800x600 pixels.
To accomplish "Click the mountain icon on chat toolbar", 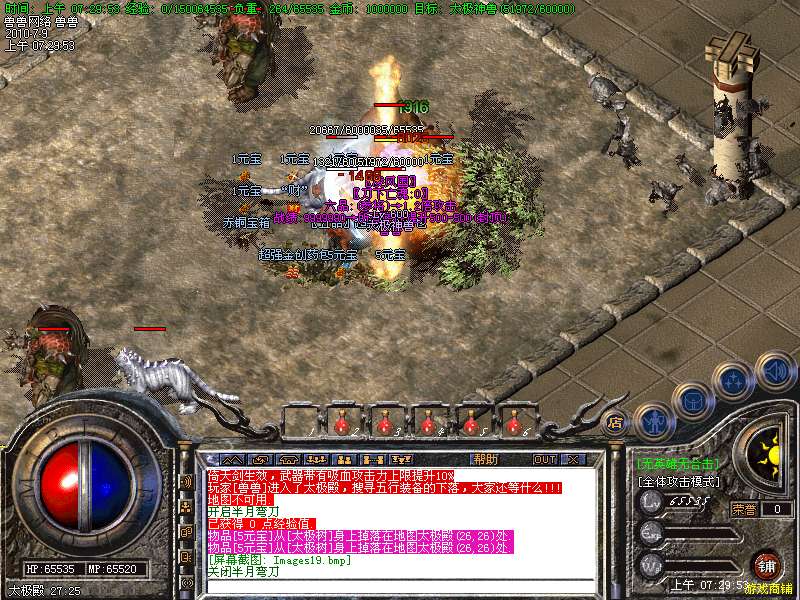I will [x=231, y=459].
